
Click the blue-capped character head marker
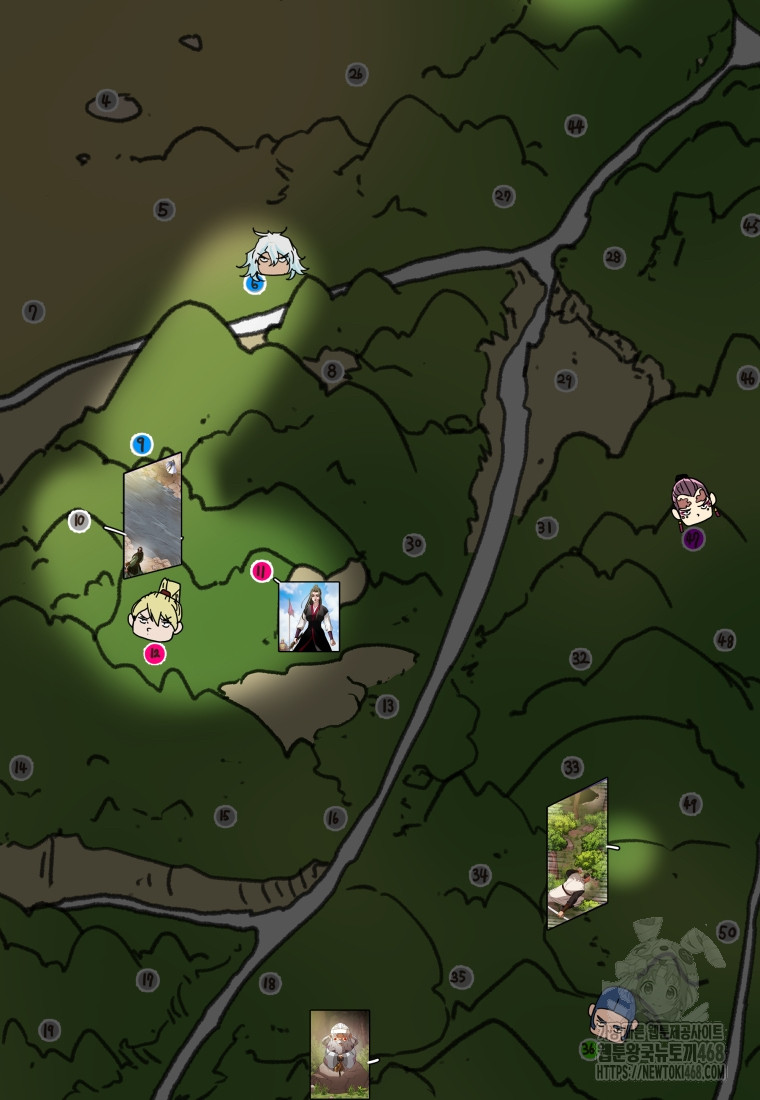coord(616,1012)
